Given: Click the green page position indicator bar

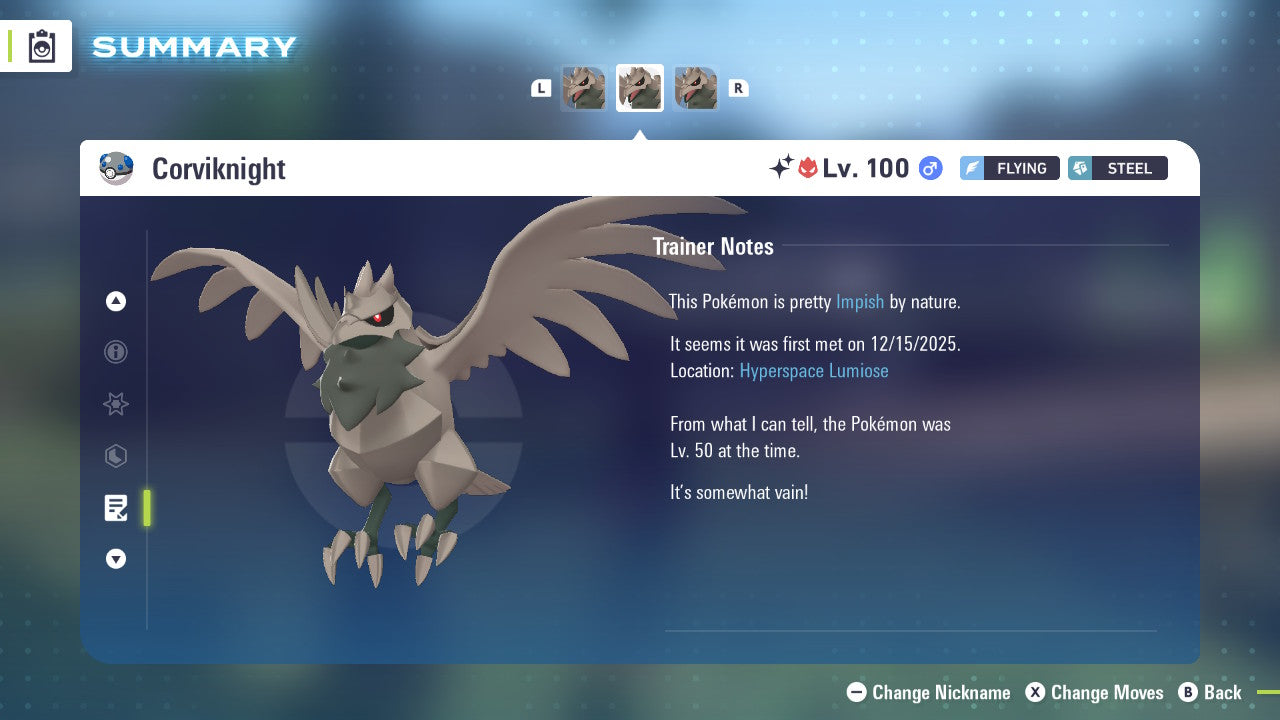Looking at the screenshot, I should [147, 508].
